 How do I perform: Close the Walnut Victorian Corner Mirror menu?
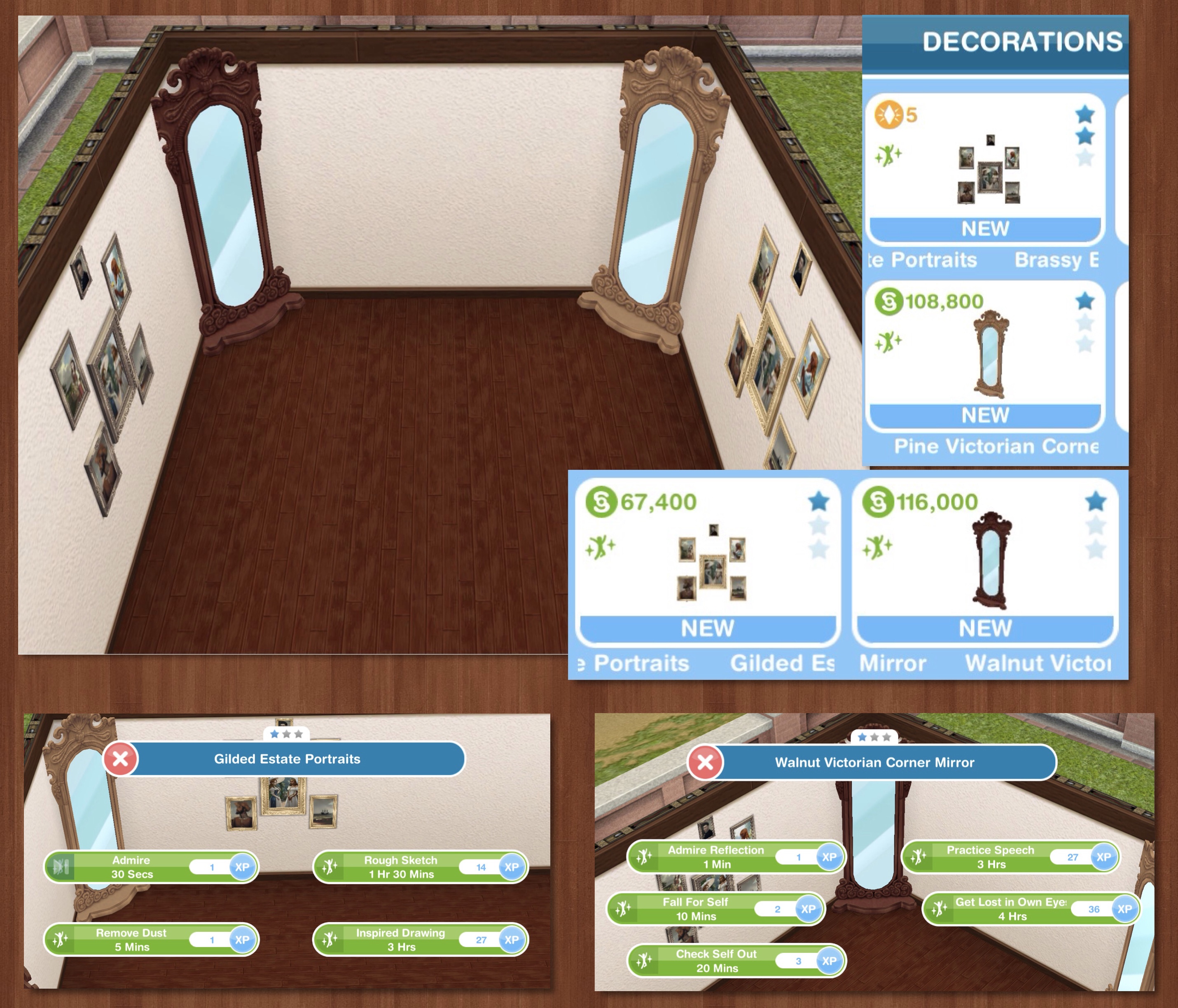(705, 762)
